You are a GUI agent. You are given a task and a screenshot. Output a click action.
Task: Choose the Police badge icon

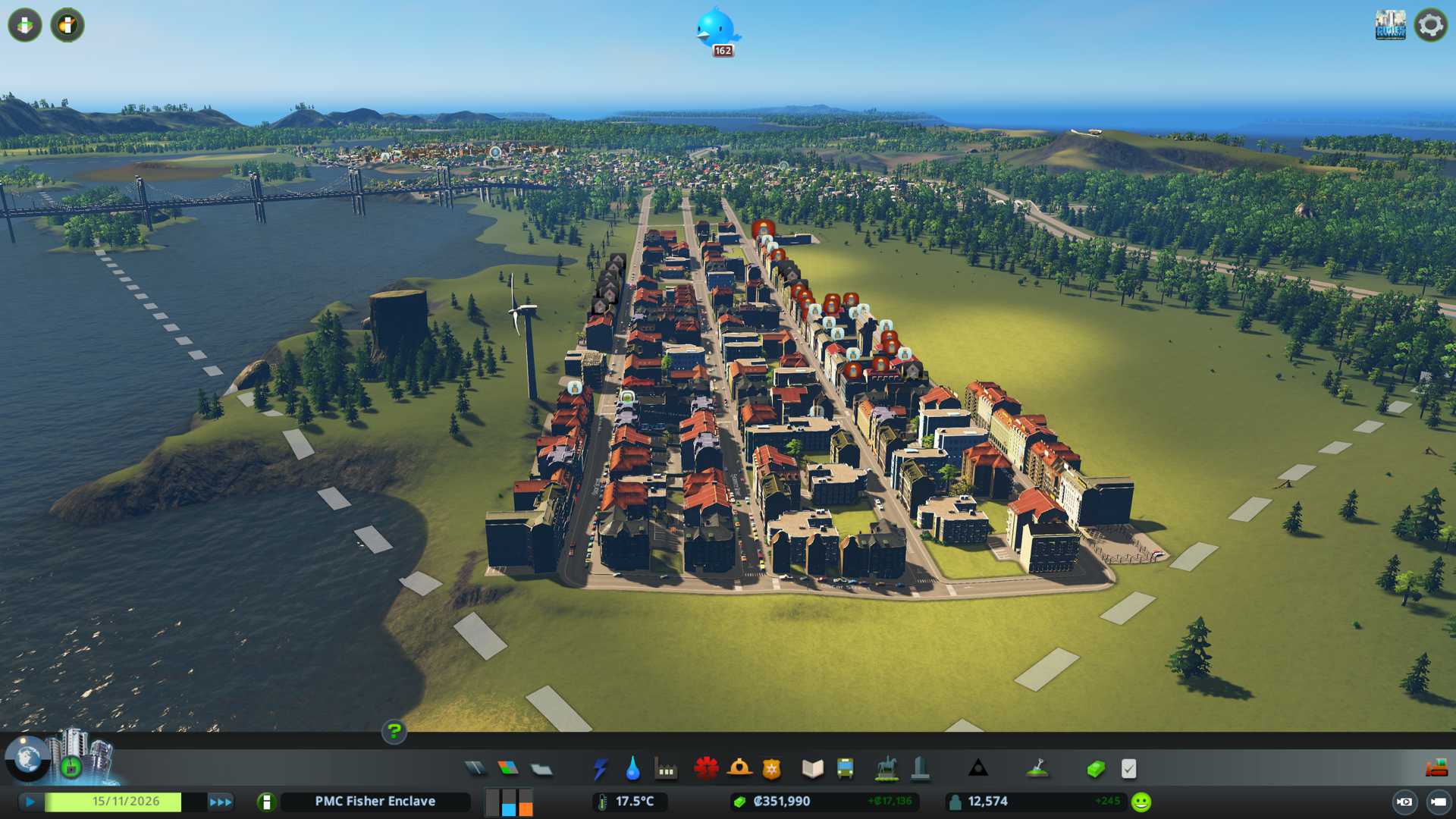(x=771, y=769)
